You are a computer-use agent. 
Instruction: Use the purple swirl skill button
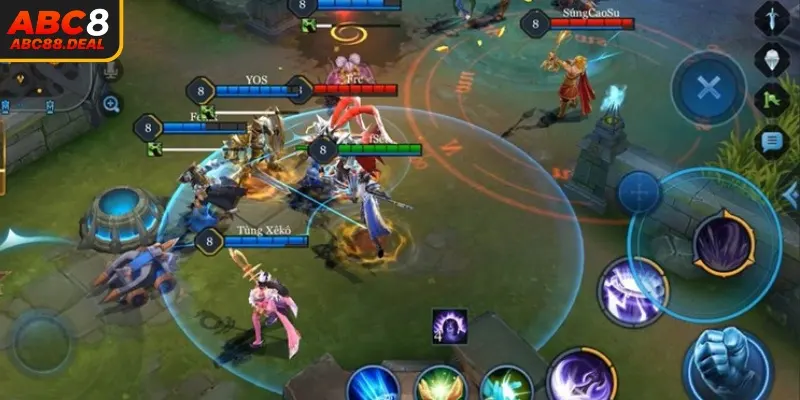coord(581,379)
